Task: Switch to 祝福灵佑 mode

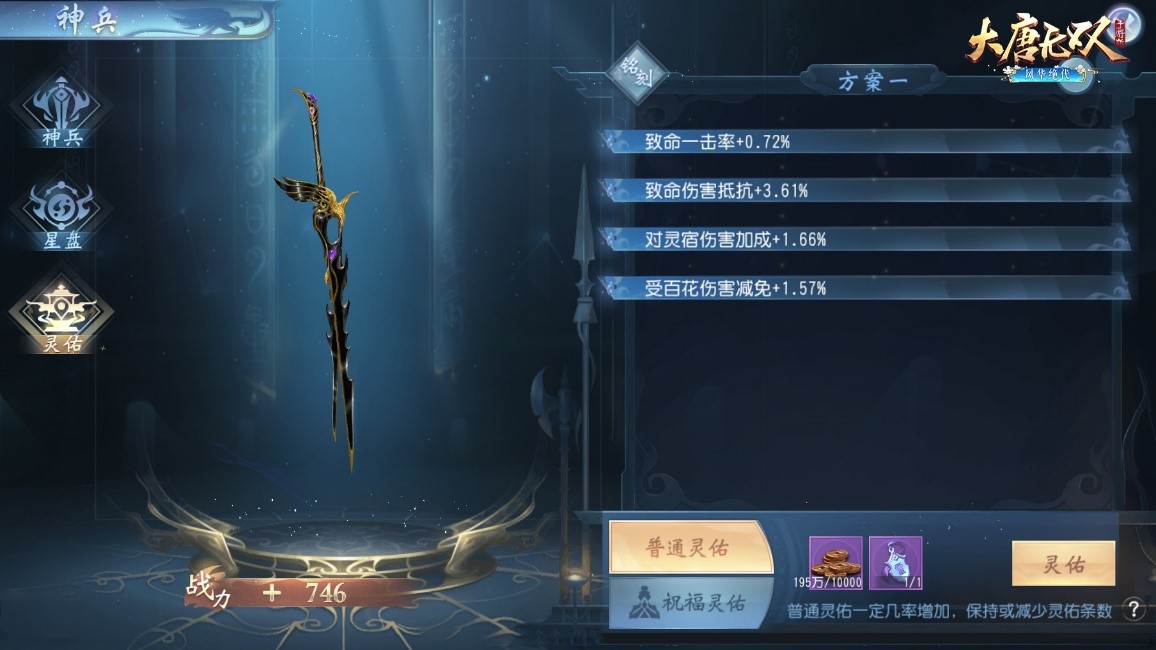Action: tap(690, 602)
